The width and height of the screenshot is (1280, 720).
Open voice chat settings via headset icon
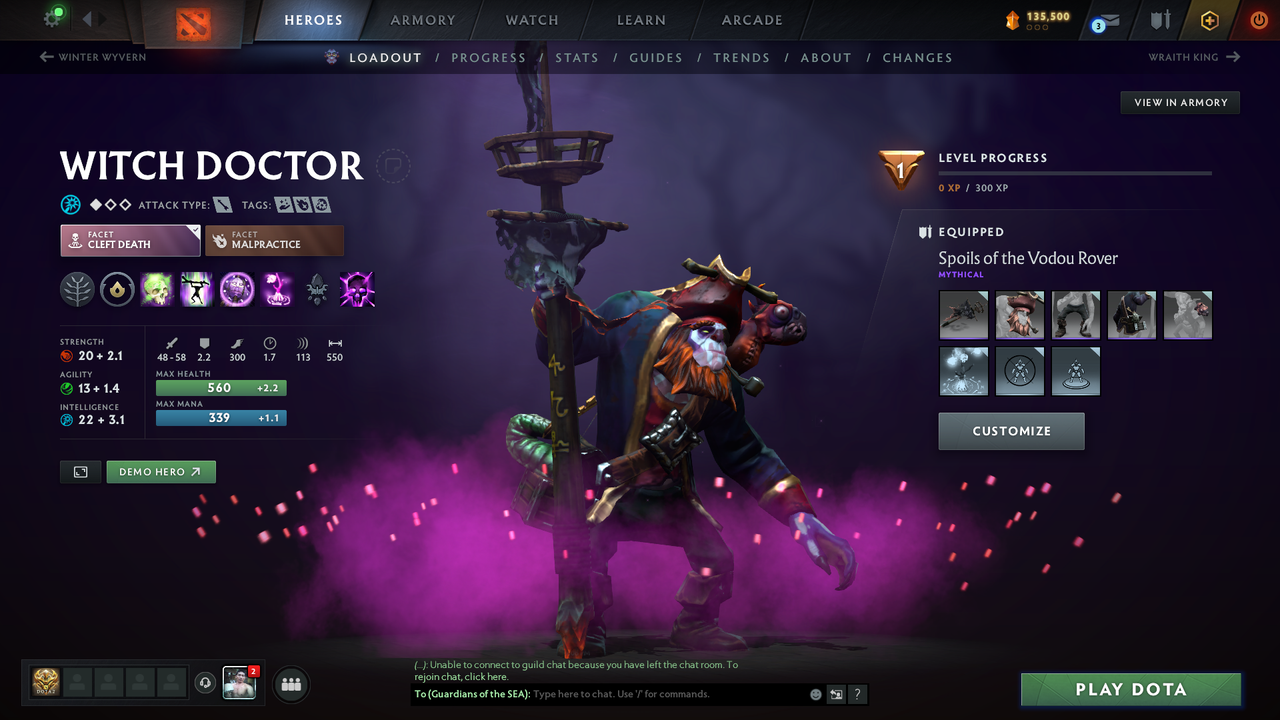[207, 684]
